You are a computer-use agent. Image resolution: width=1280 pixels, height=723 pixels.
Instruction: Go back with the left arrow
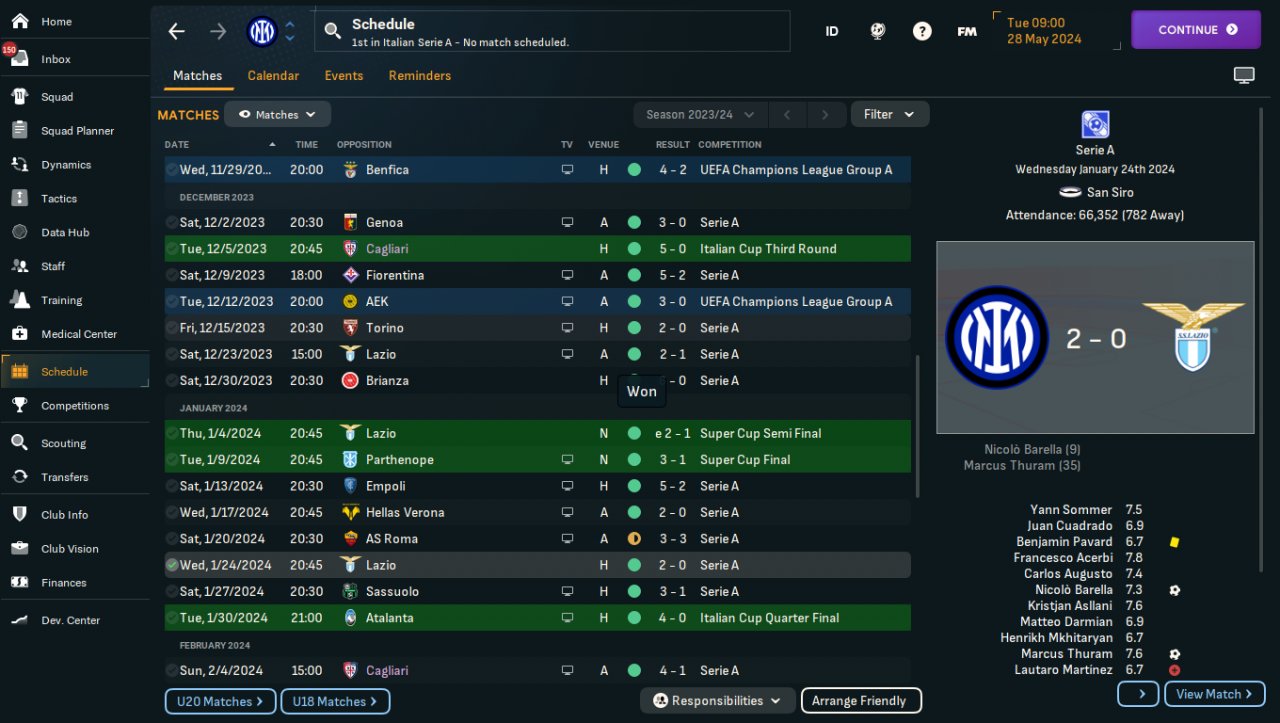coord(177,31)
